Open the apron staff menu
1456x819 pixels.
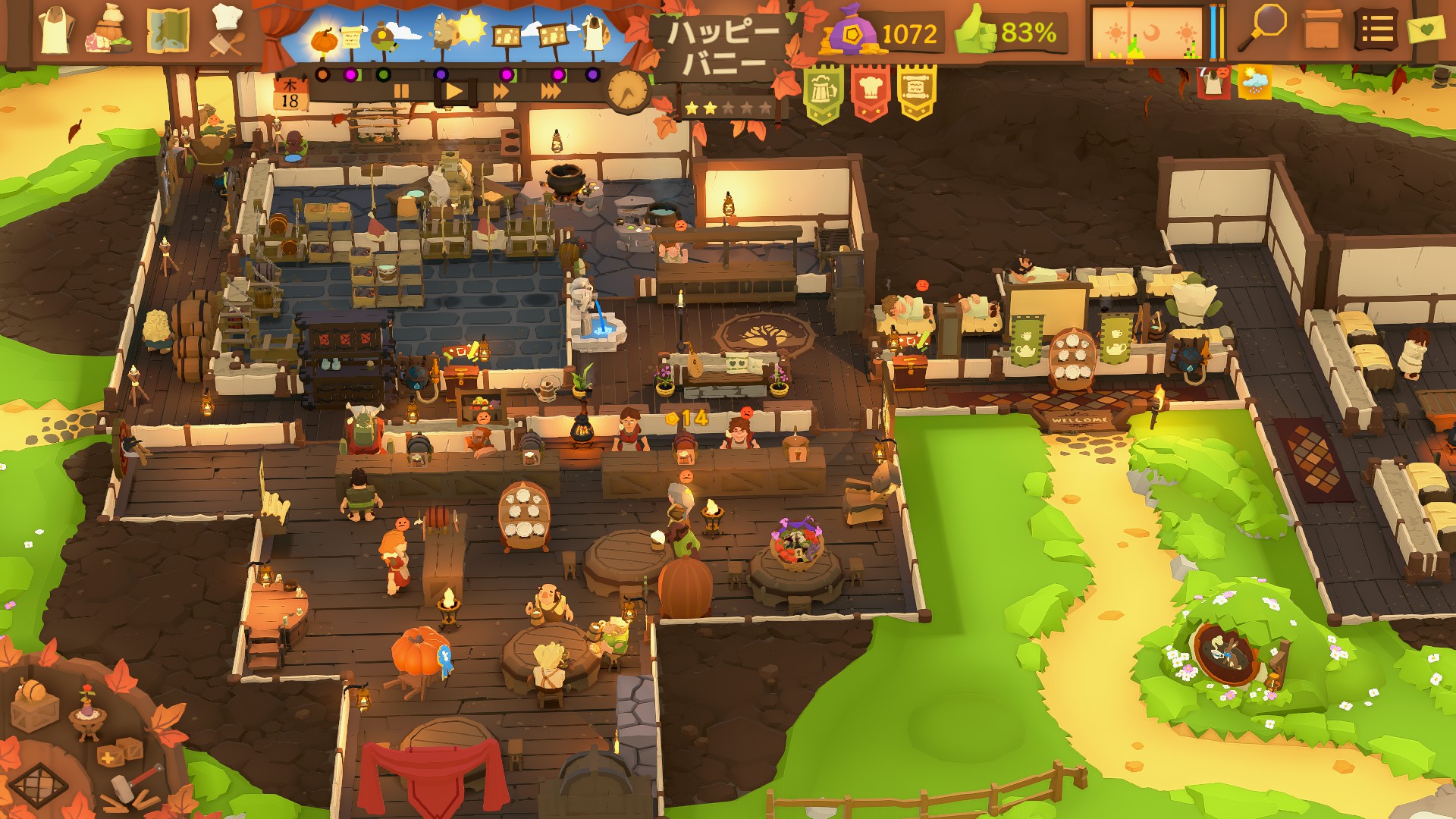pos(55,30)
